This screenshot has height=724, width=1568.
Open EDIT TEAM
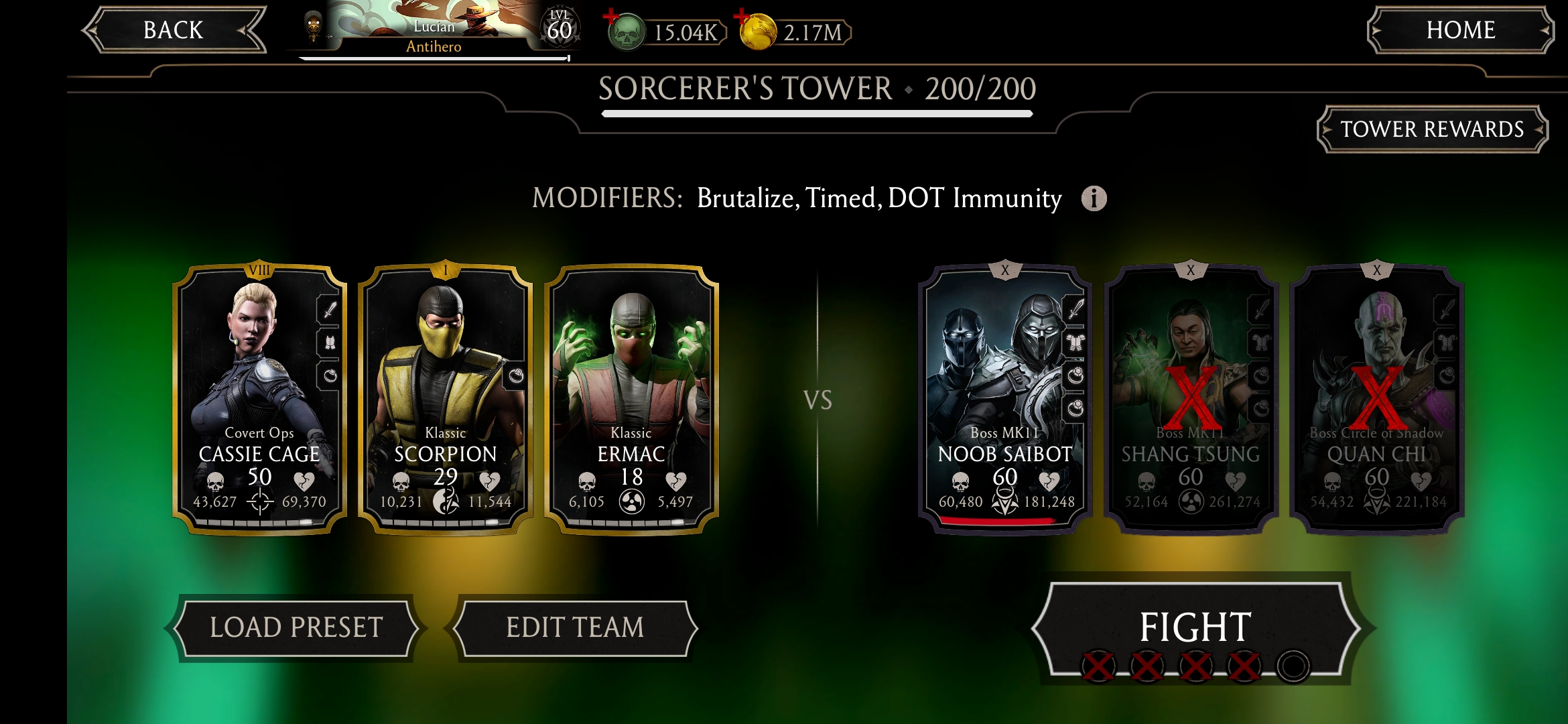(575, 627)
